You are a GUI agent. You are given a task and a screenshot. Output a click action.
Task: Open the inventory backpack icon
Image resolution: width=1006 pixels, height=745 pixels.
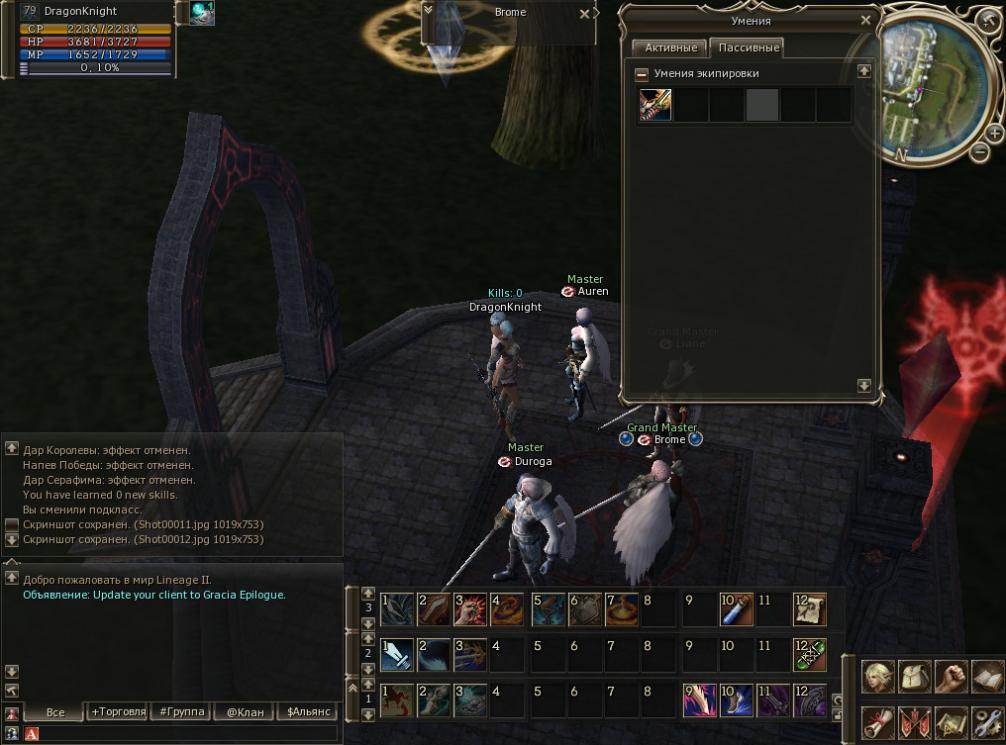point(914,677)
